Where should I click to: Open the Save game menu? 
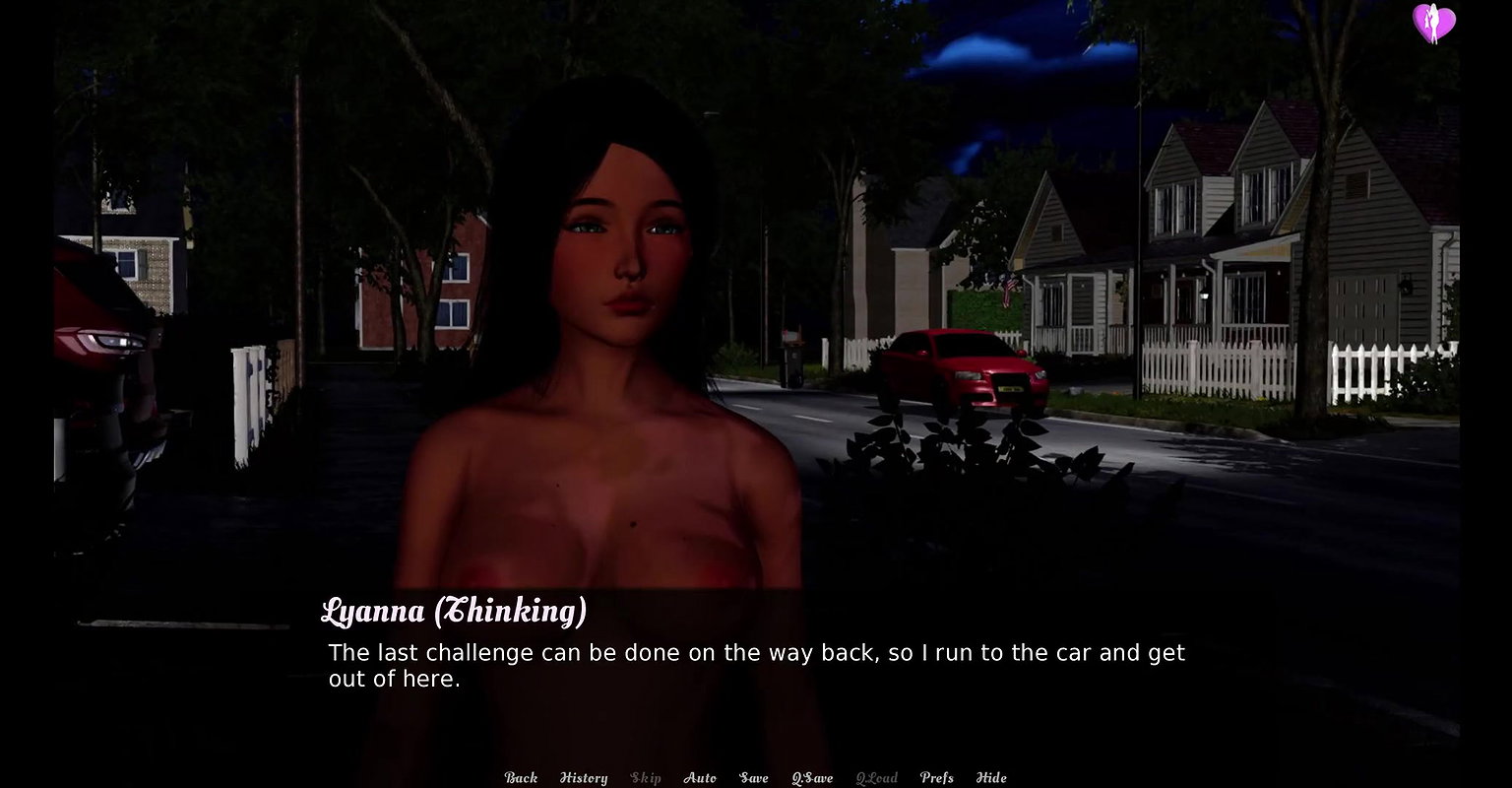tap(754, 778)
